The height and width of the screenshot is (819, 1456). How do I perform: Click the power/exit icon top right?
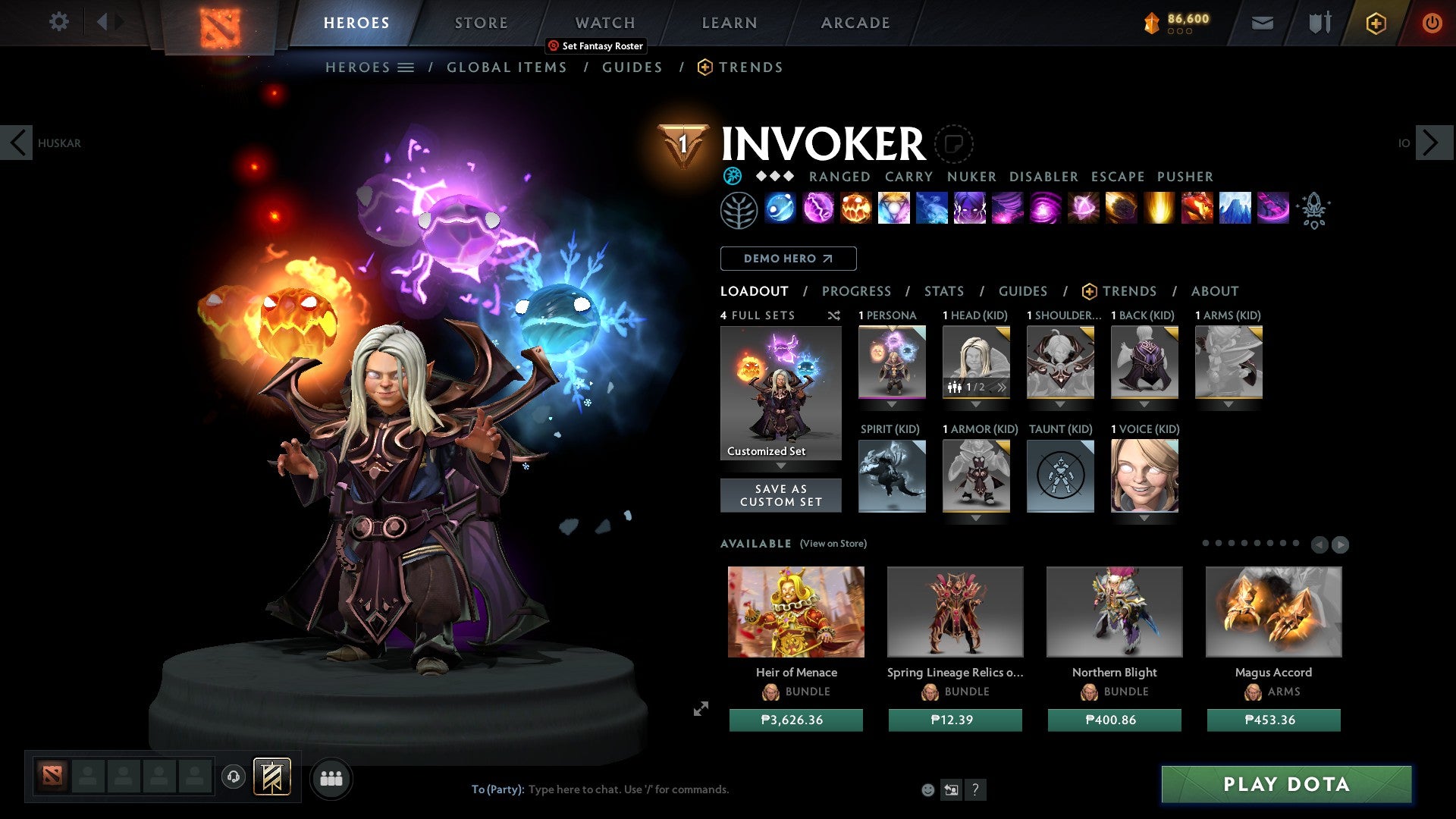[1432, 23]
